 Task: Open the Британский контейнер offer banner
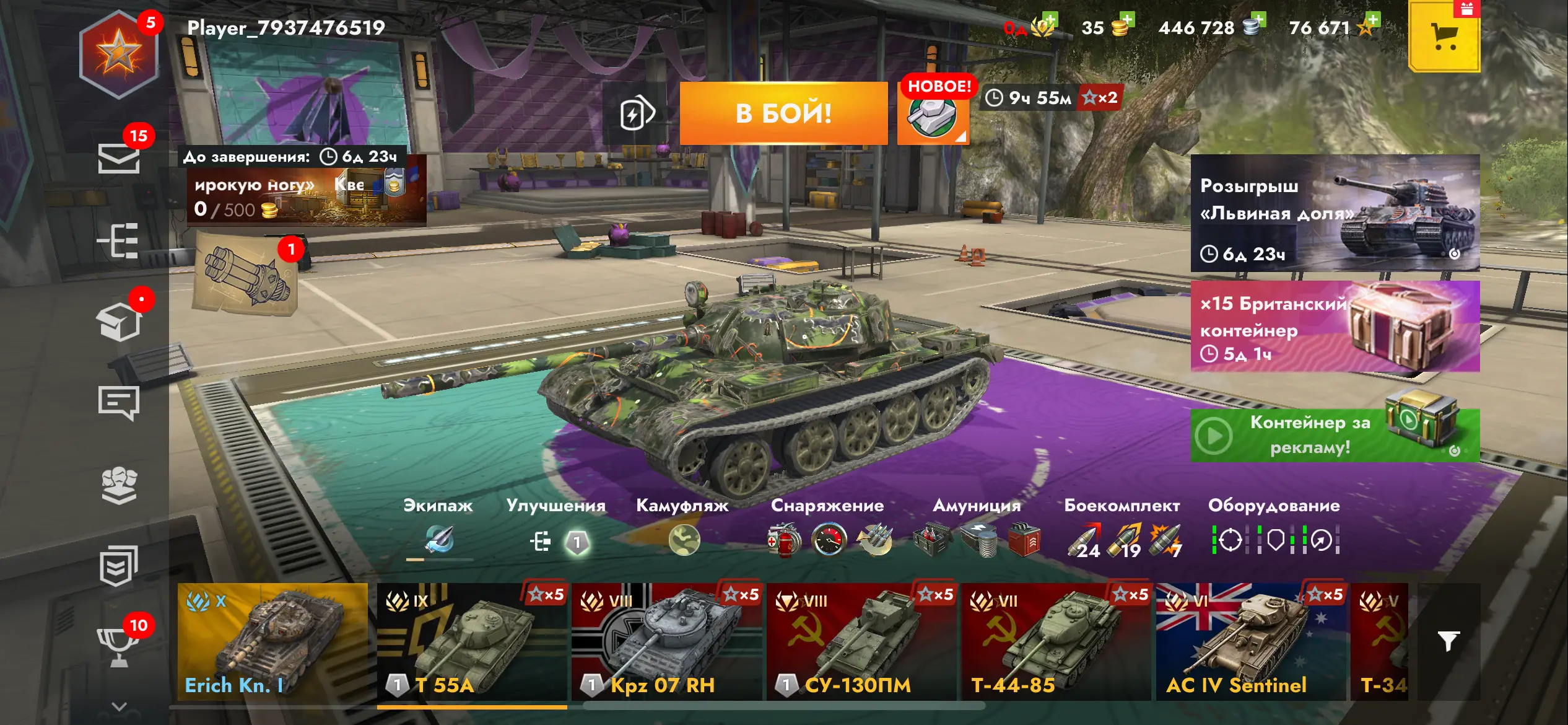point(1335,327)
